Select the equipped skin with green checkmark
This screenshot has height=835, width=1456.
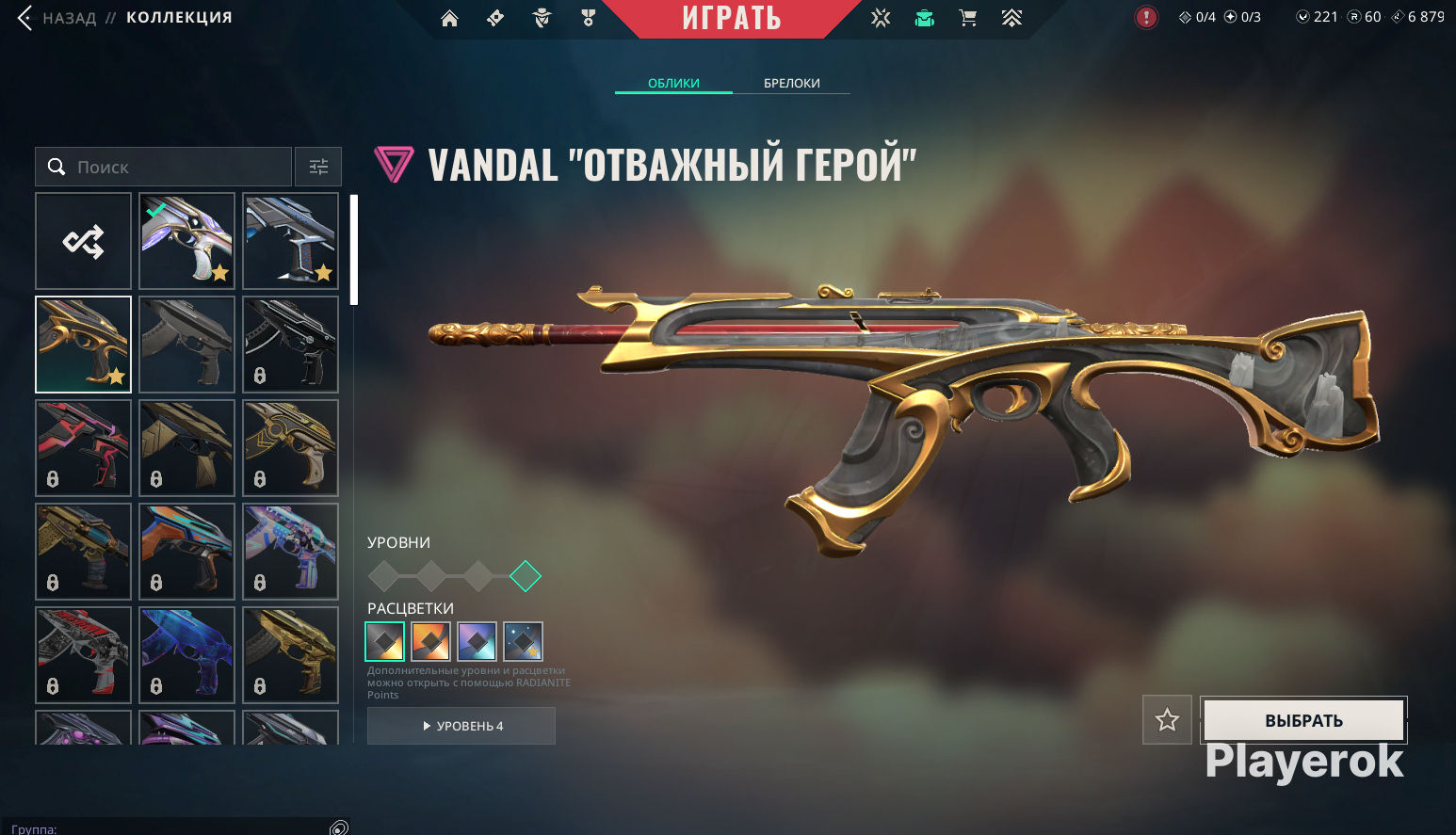[x=186, y=241]
